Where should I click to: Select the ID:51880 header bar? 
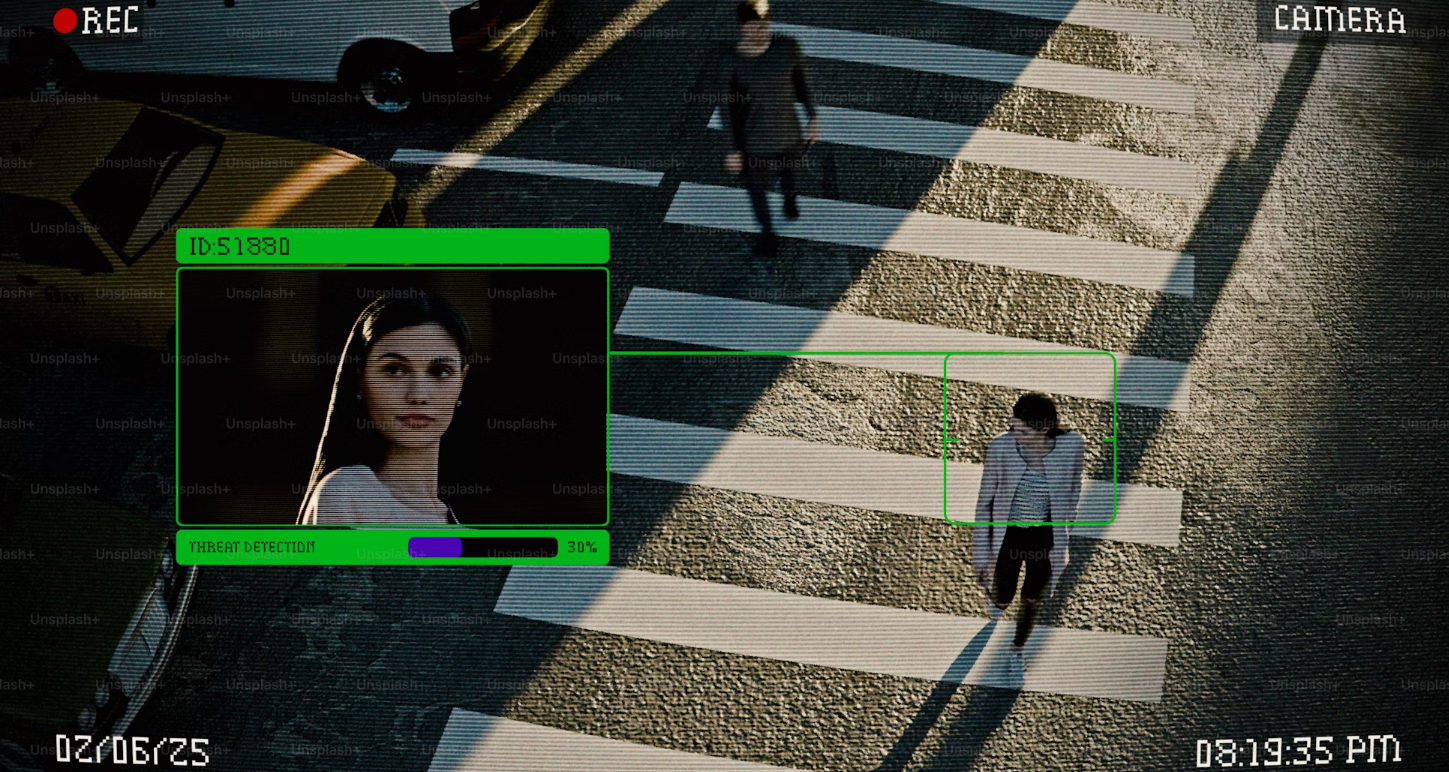click(392, 246)
